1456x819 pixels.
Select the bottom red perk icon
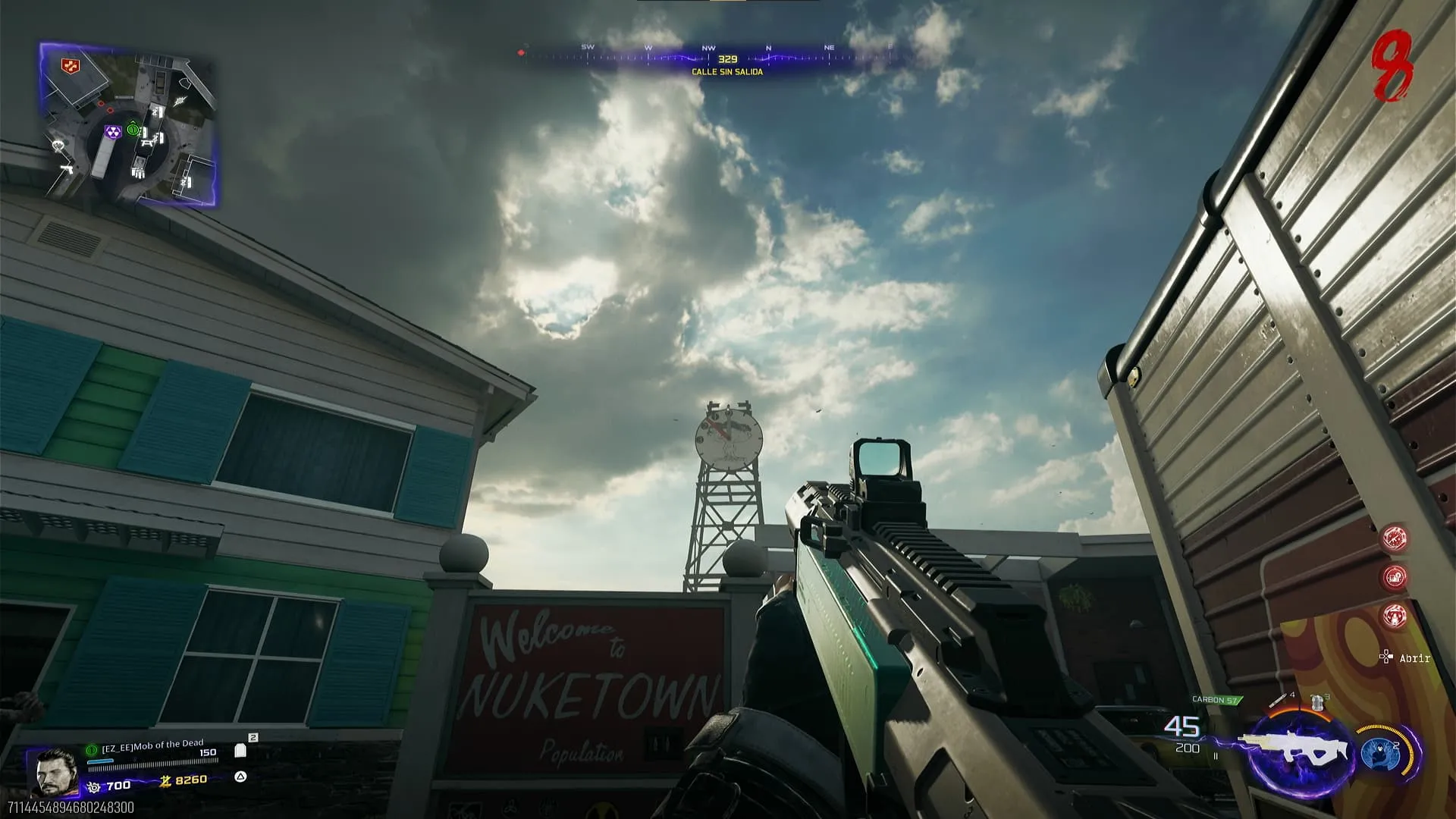[1395, 616]
